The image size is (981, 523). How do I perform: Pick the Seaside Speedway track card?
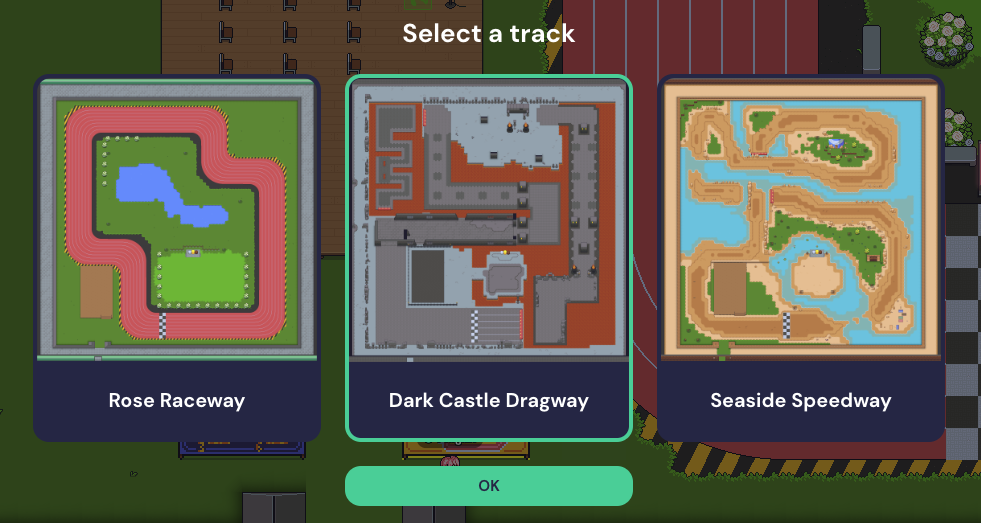(x=801, y=257)
